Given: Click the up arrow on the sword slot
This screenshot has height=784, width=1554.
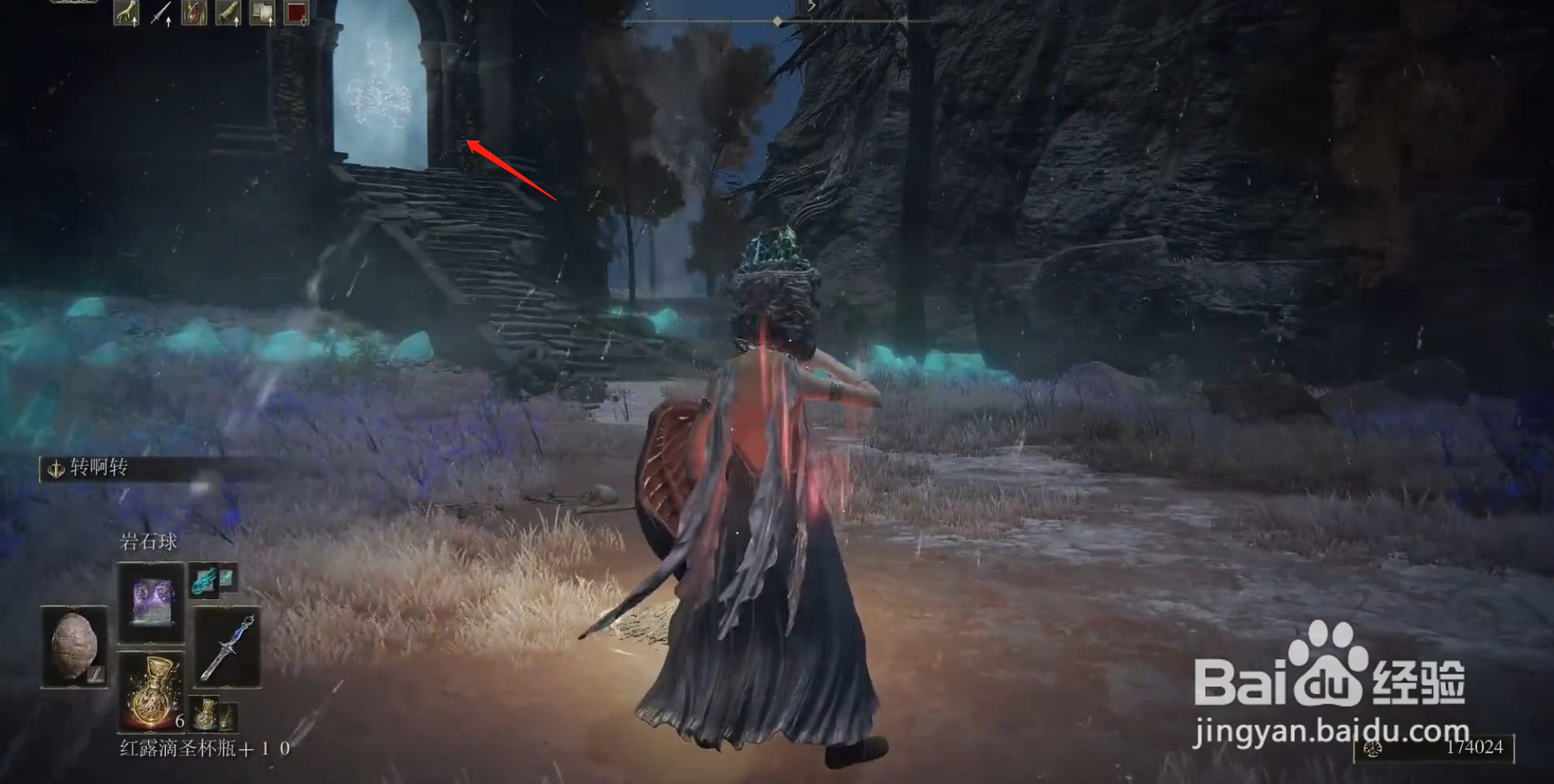Looking at the screenshot, I should pos(168,22).
